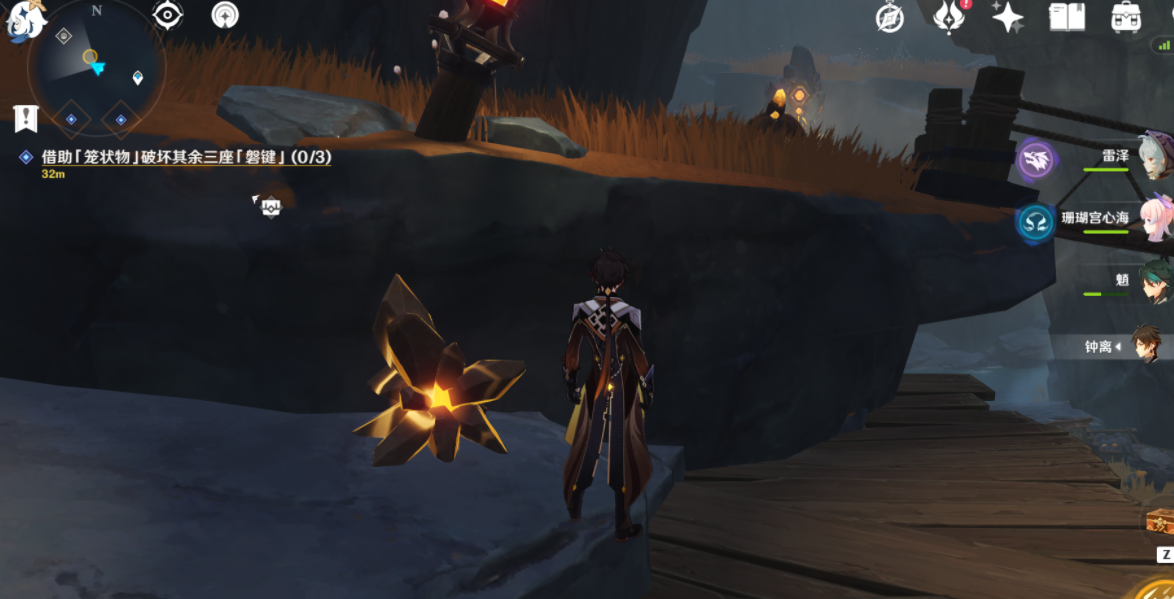Open the Wish star icon

pyautogui.click(x=1007, y=18)
